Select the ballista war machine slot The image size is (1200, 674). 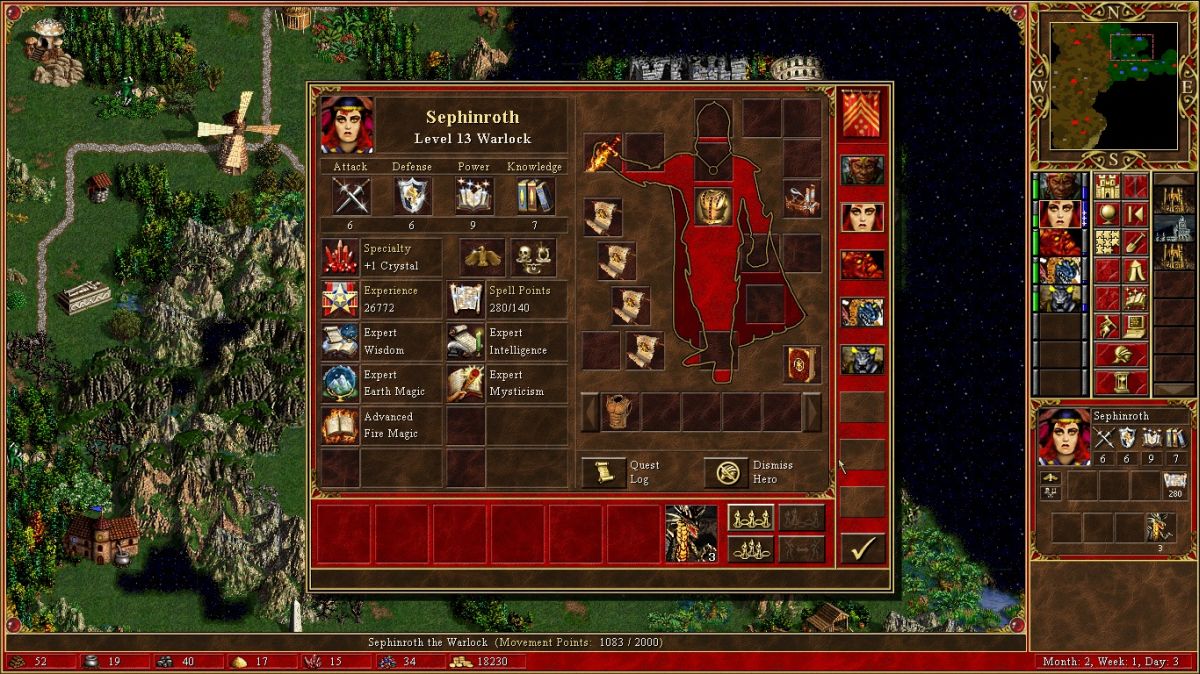click(802, 200)
